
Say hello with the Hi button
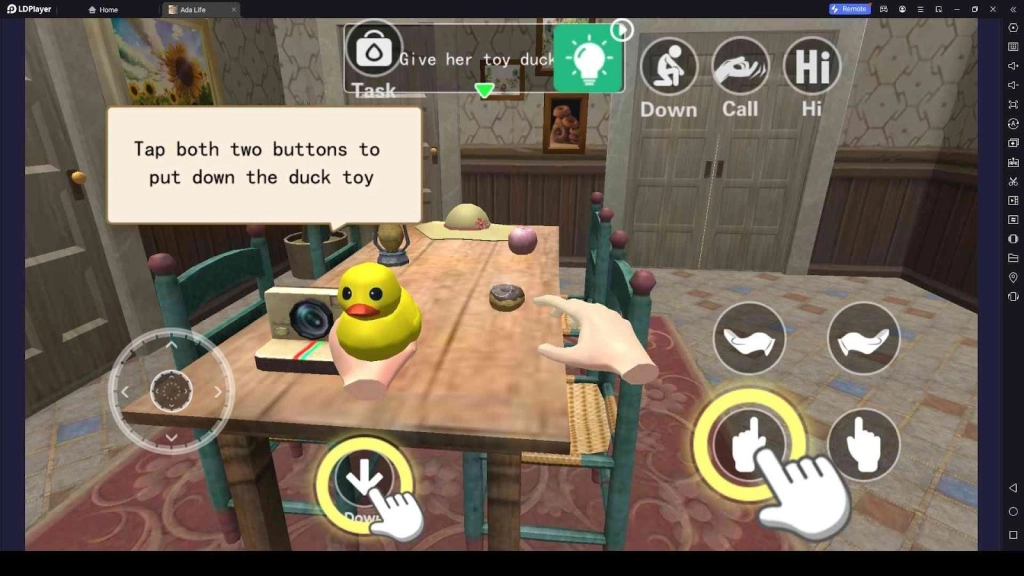(811, 66)
